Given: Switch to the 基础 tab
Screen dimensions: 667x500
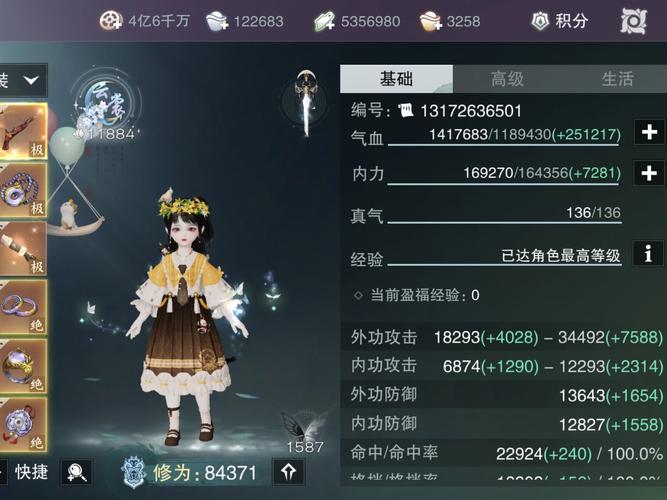Looking at the screenshot, I should coord(396,79).
